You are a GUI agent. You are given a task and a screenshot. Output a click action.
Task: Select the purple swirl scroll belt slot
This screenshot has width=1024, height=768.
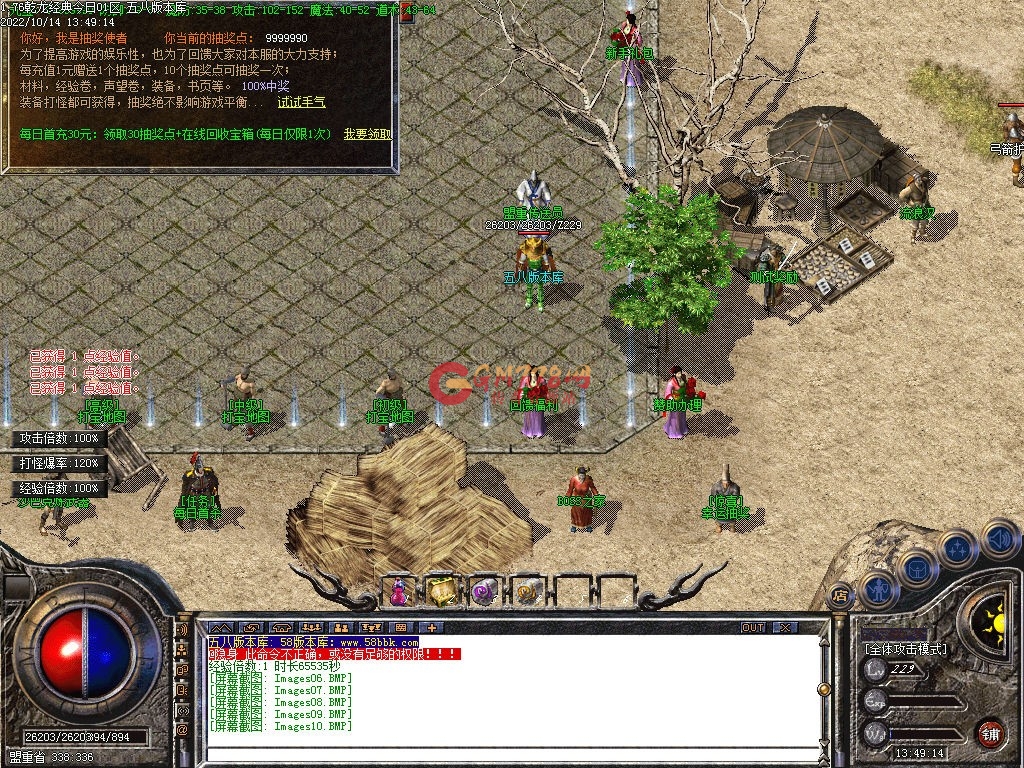(484, 592)
